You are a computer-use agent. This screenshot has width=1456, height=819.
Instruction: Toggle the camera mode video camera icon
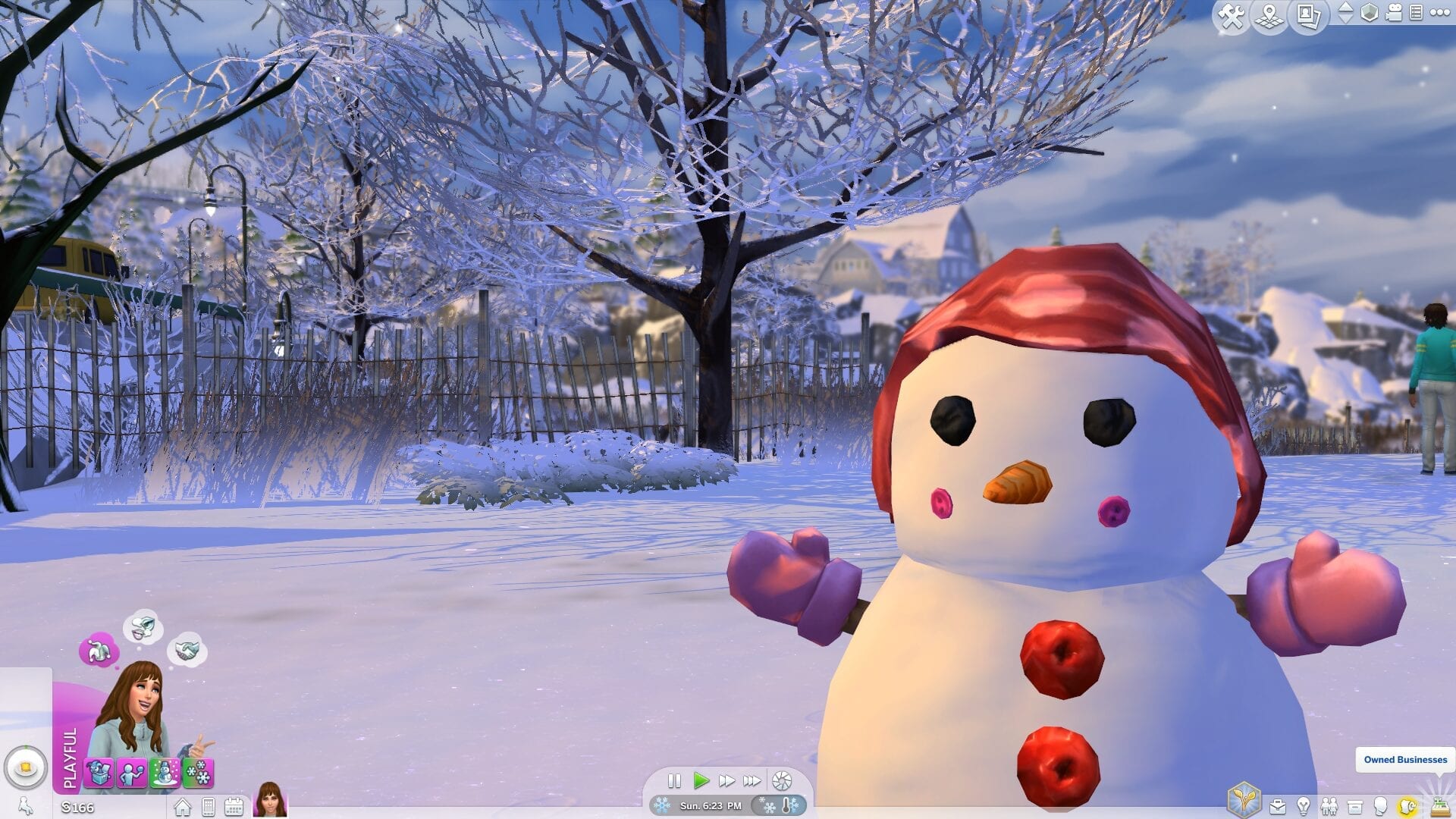pos(1394,13)
